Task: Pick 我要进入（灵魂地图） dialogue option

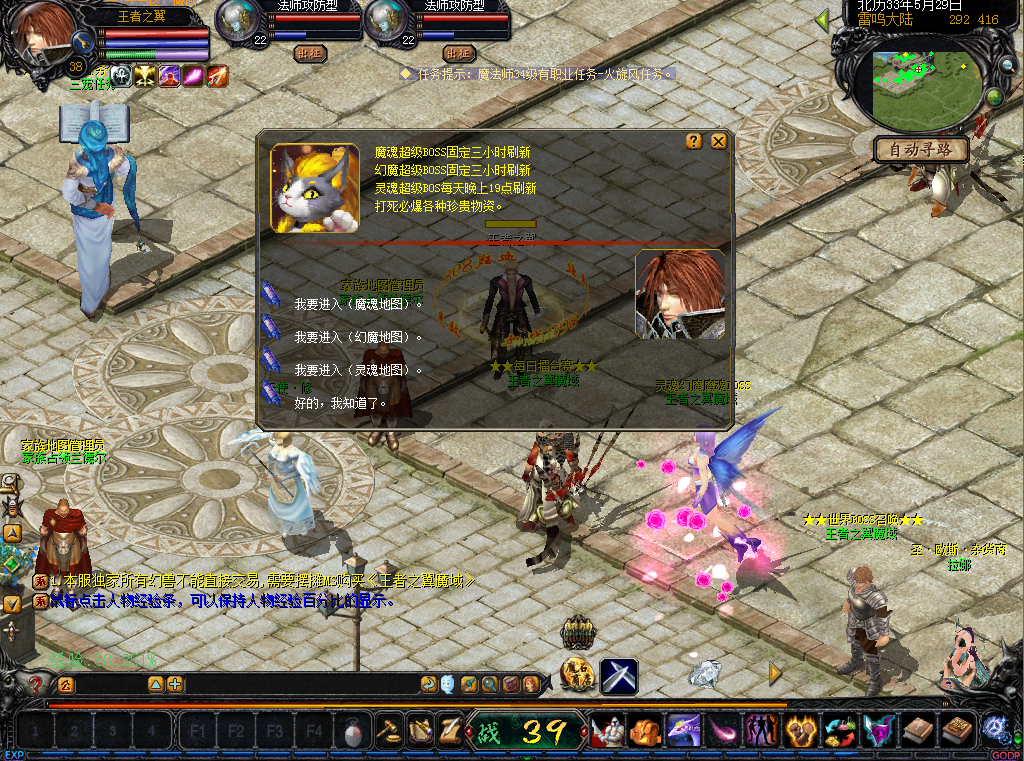Action: pyautogui.click(x=358, y=370)
